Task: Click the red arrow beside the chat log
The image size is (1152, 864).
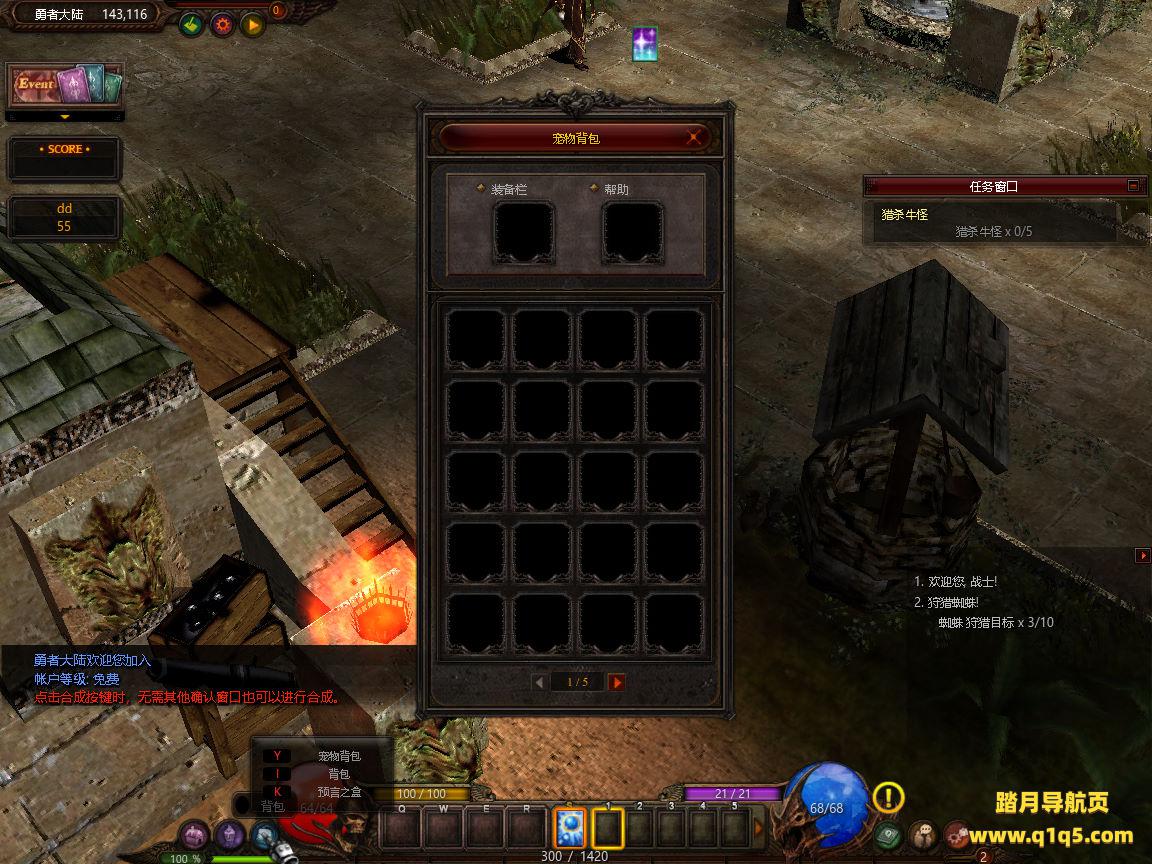Action: (1142, 555)
